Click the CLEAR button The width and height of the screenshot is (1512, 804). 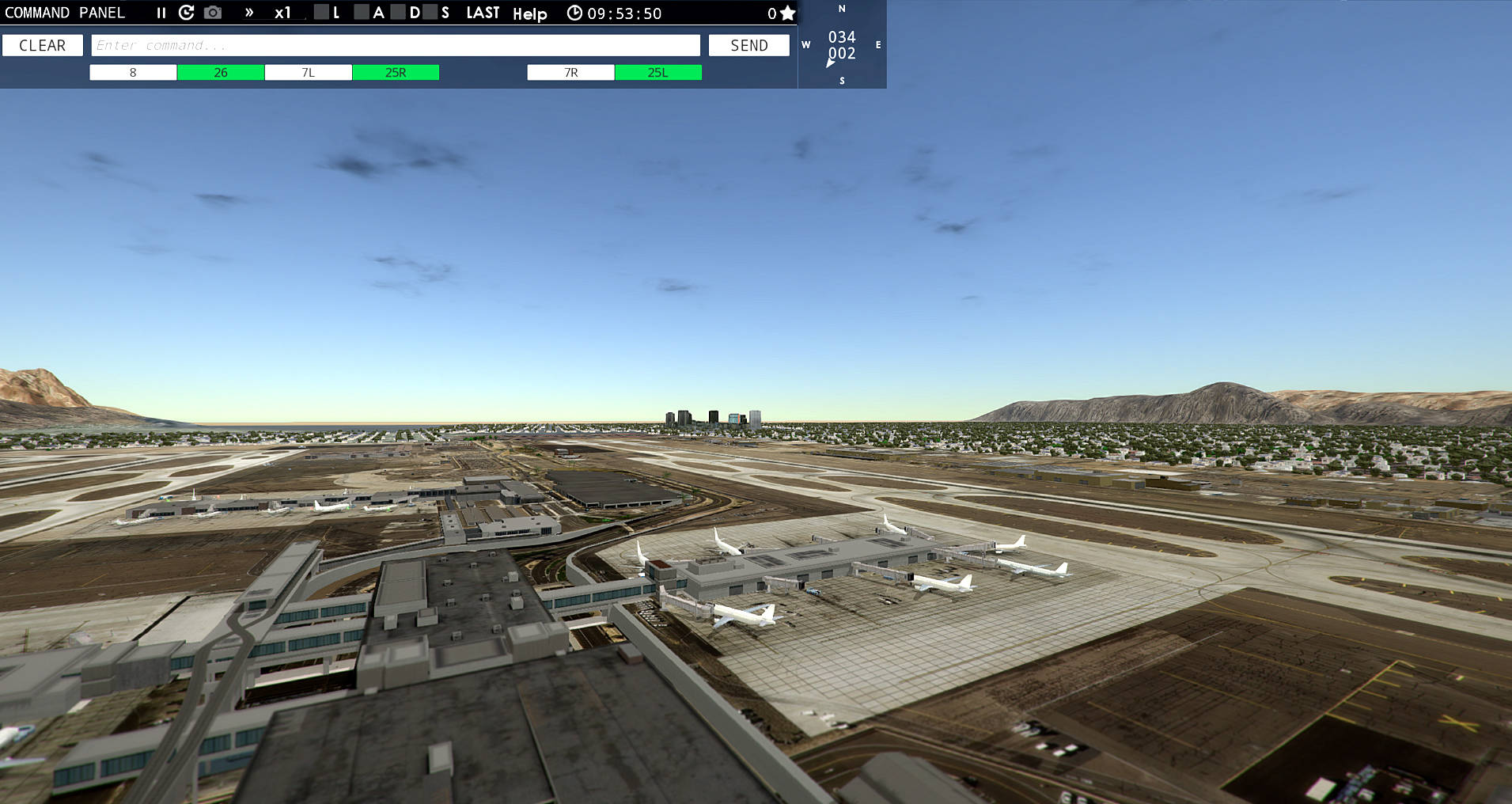click(x=43, y=45)
